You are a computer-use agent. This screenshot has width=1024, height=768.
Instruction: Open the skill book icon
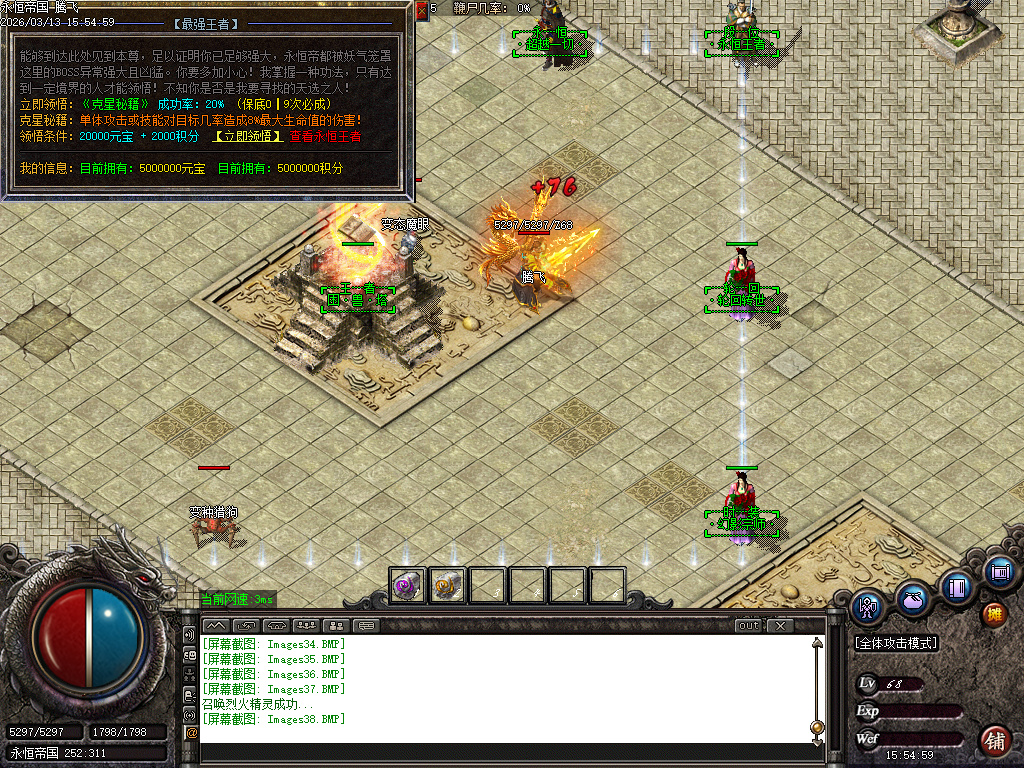[957, 586]
